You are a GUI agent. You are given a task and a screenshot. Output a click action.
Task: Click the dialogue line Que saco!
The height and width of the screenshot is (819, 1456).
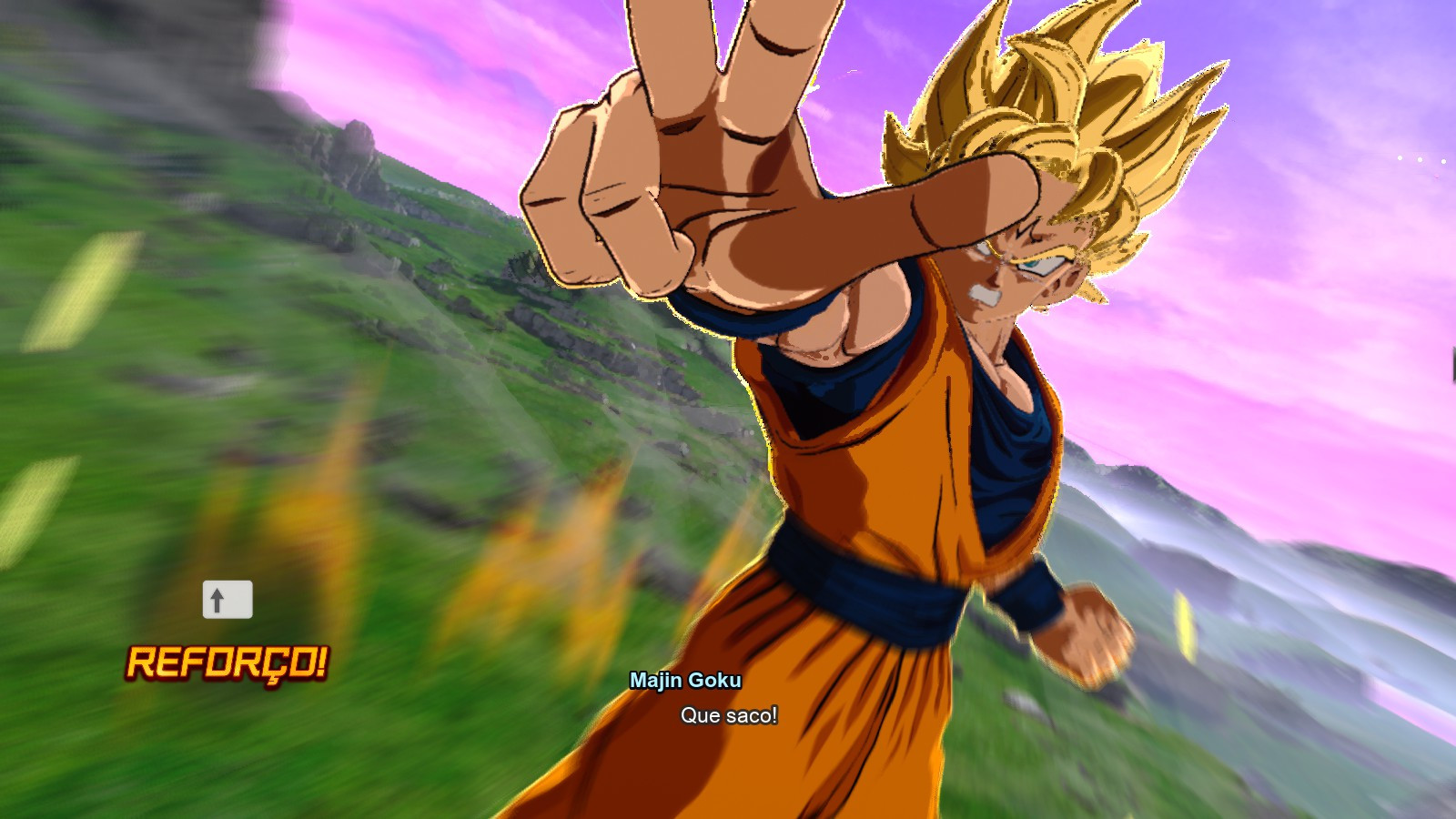(727, 715)
